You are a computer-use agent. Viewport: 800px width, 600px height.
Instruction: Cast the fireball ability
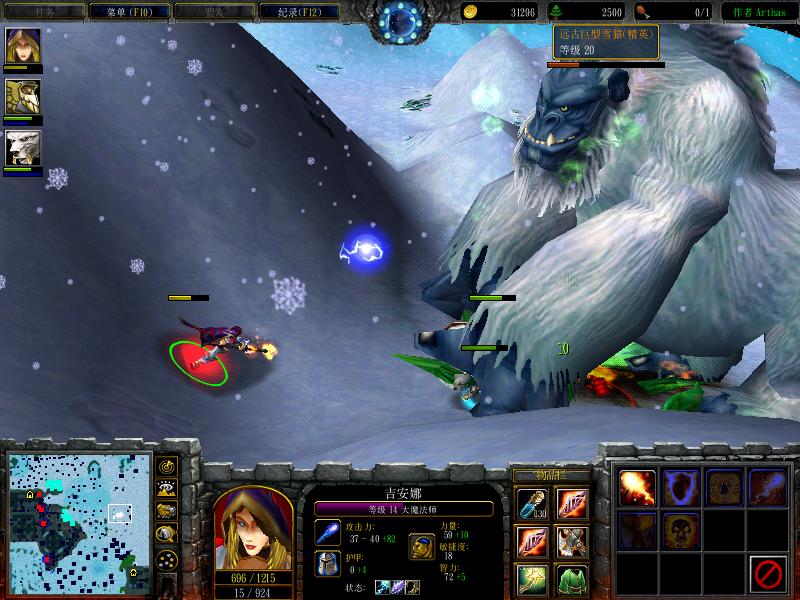tap(637, 489)
